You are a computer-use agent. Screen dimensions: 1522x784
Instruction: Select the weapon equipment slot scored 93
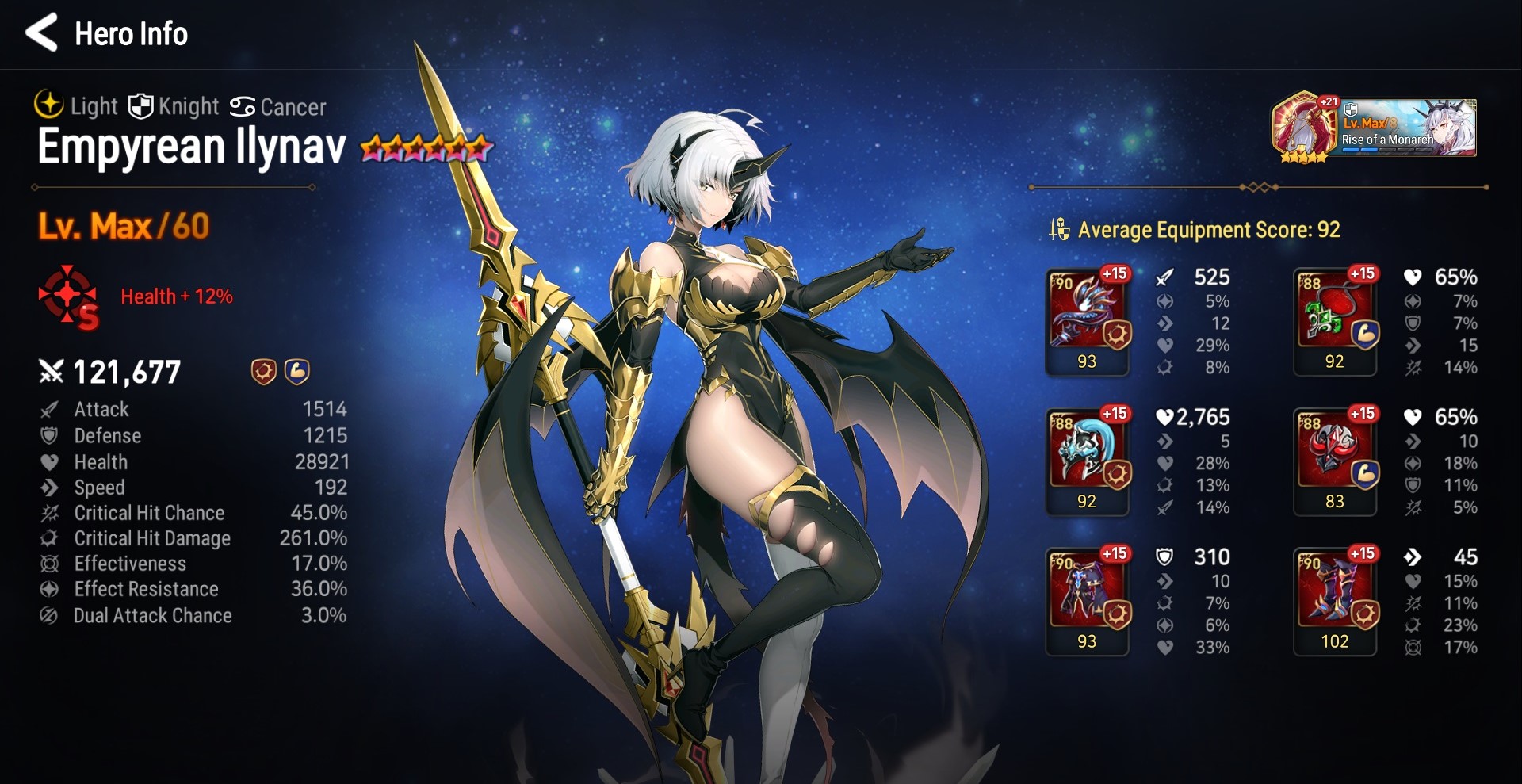coord(1087,319)
